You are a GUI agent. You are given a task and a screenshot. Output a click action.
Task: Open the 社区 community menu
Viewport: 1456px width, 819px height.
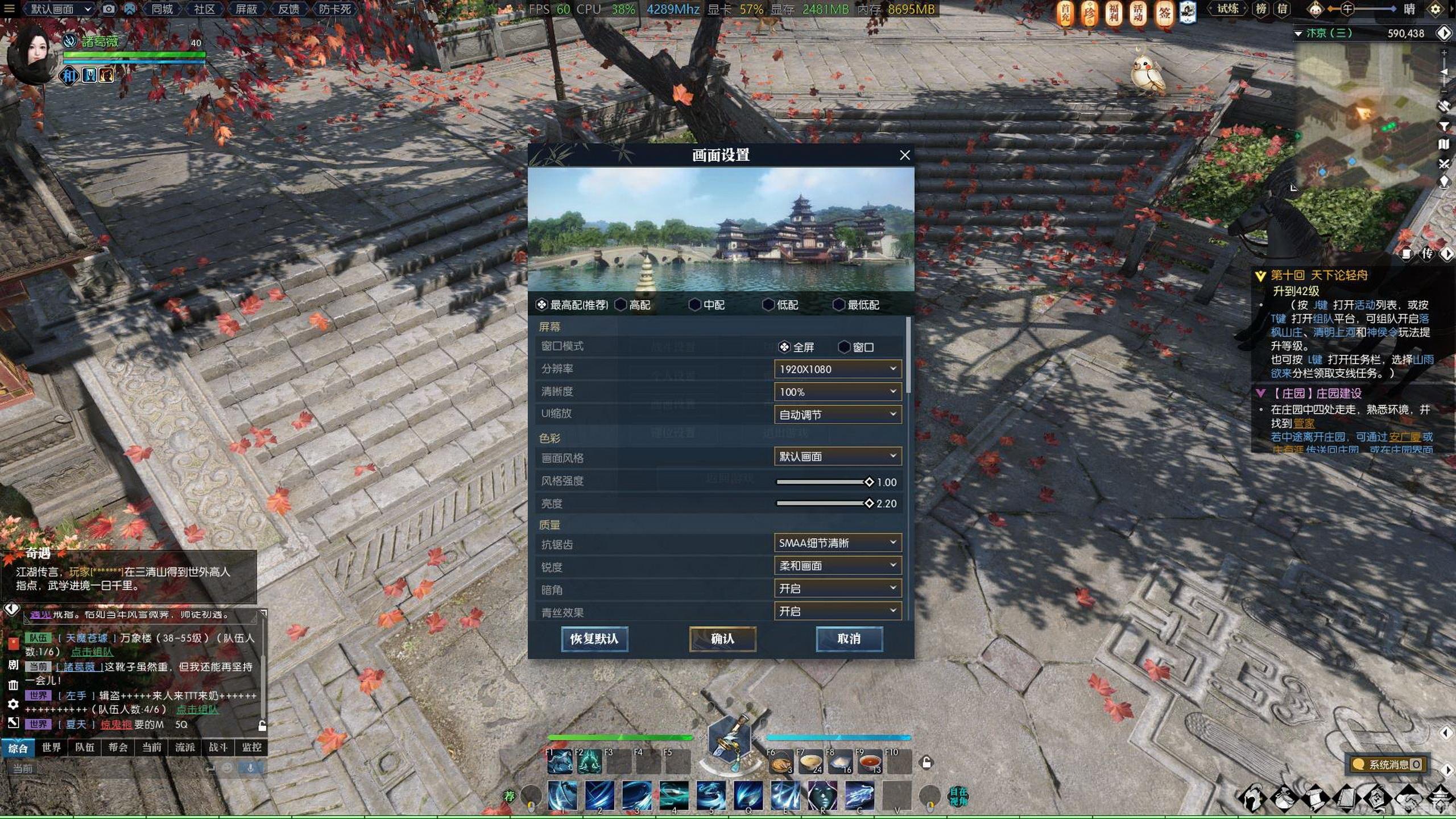(204, 9)
